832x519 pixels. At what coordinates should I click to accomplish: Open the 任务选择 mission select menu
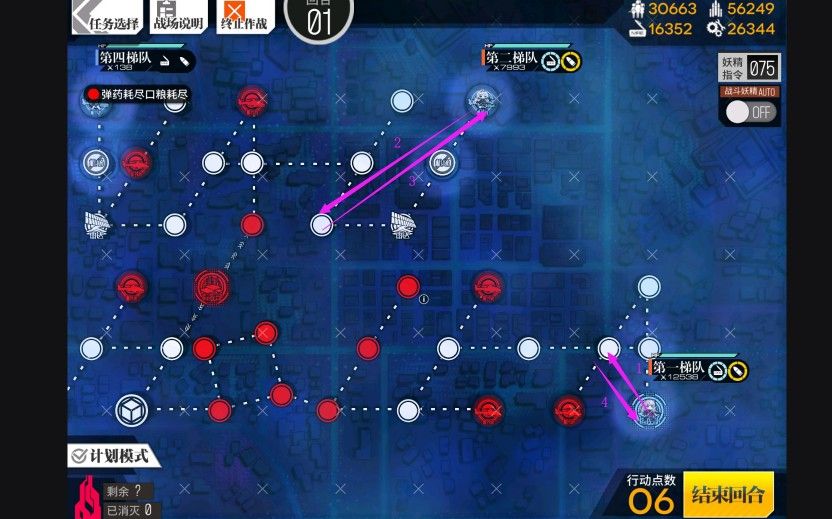tap(107, 17)
